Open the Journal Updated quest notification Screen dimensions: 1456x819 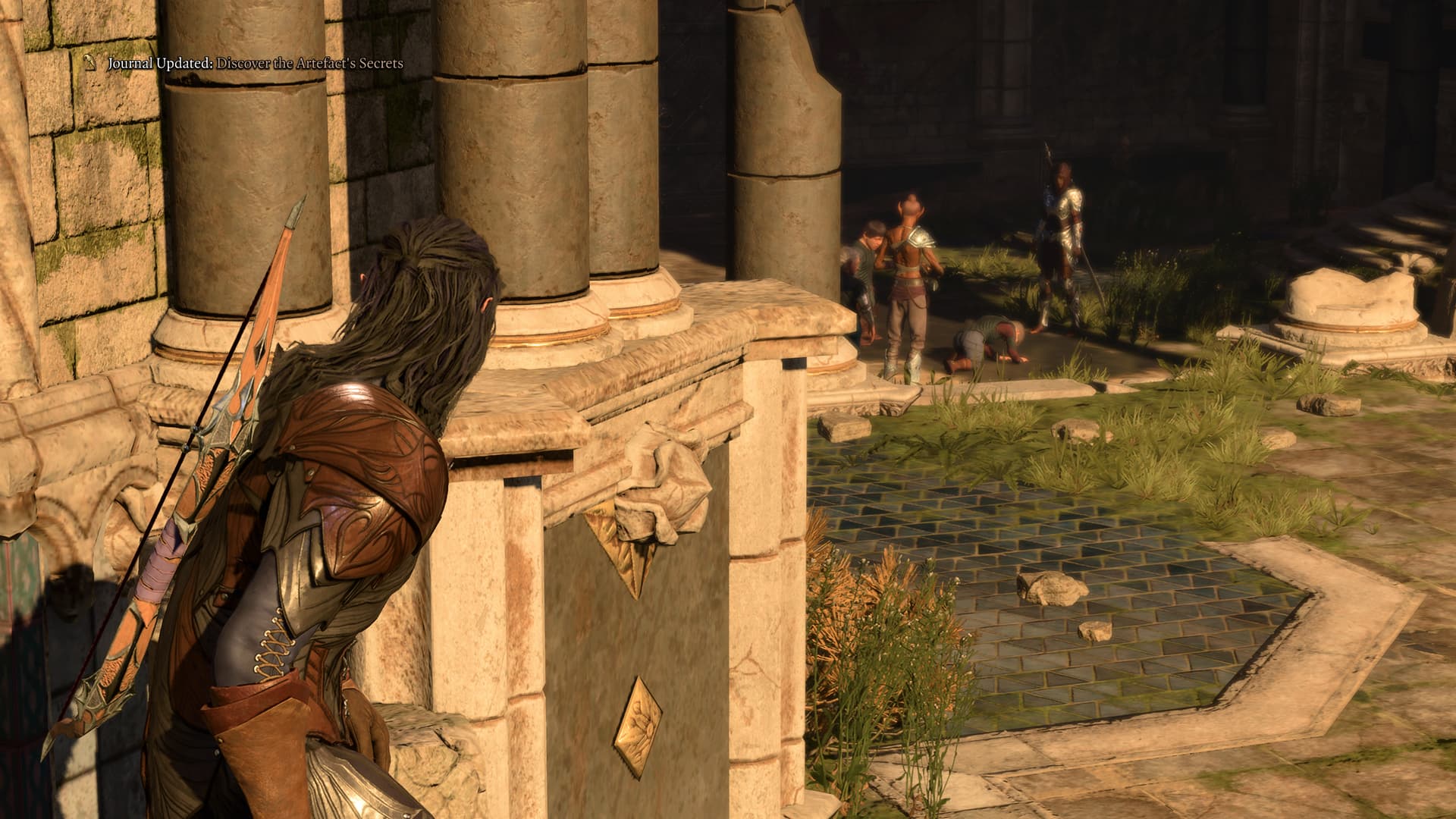tap(254, 64)
